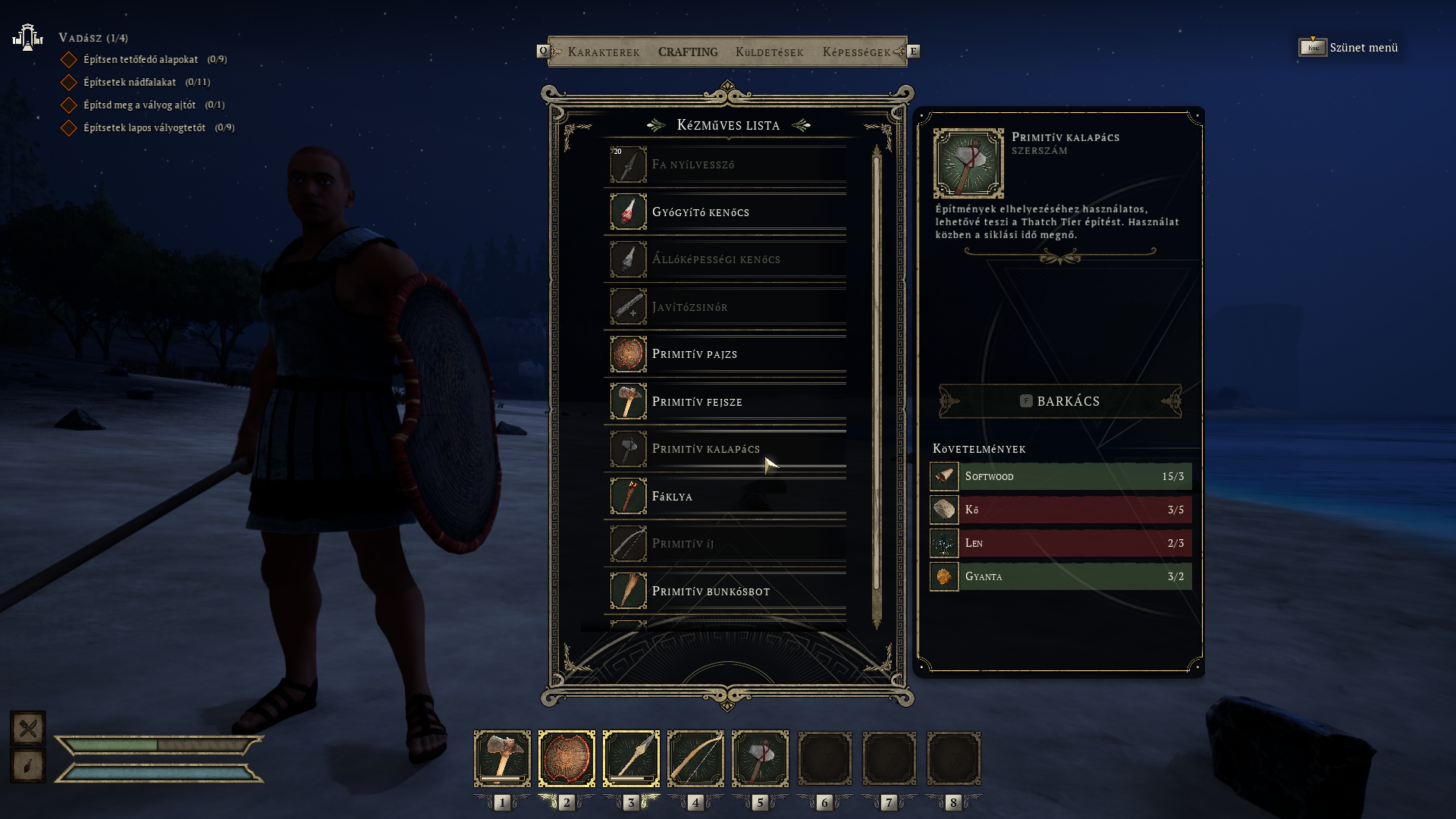Pick the Primitív bunkósbot recipe

pos(726,591)
